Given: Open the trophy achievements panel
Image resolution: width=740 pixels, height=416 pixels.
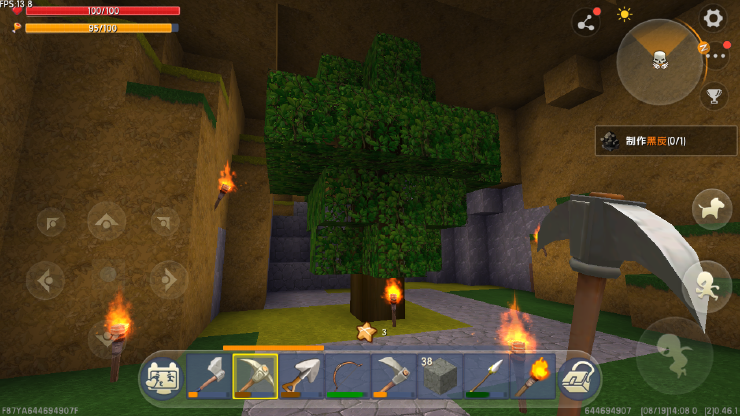Looking at the screenshot, I should (x=714, y=96).
